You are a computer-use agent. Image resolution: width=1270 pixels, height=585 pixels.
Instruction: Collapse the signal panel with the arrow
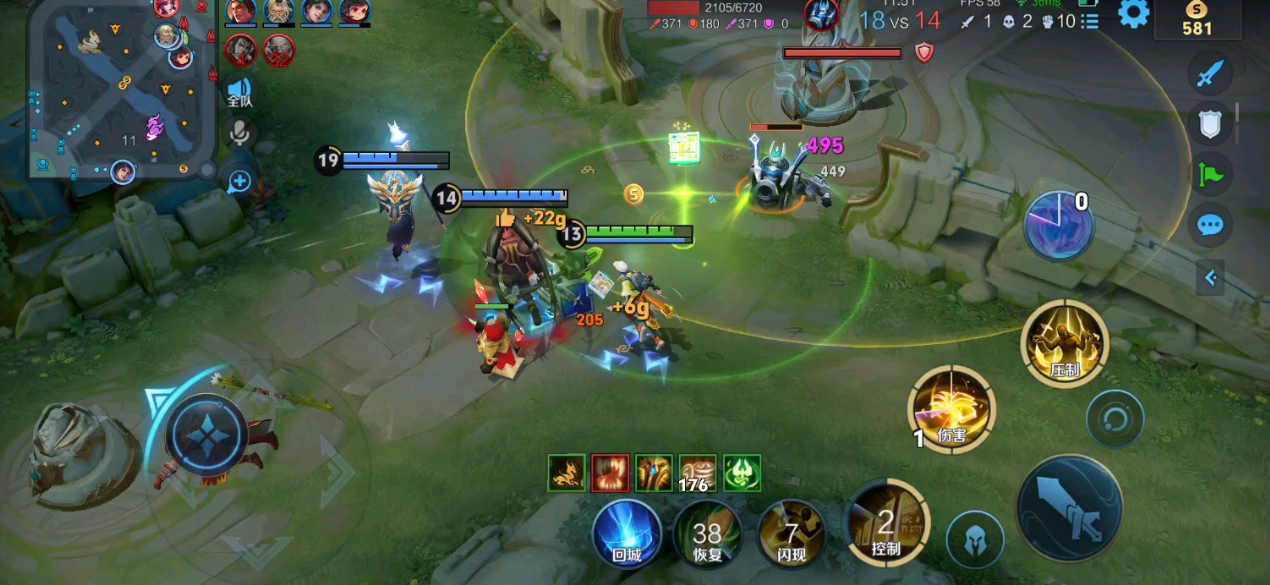[x=1210, y=277]
